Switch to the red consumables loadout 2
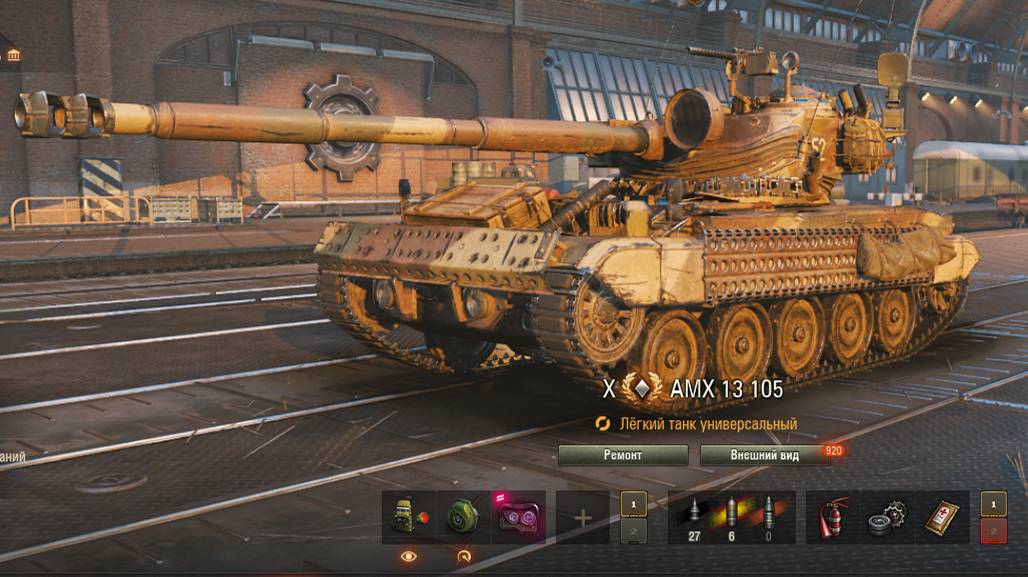The image size is (1028, 577). (993, 531)
